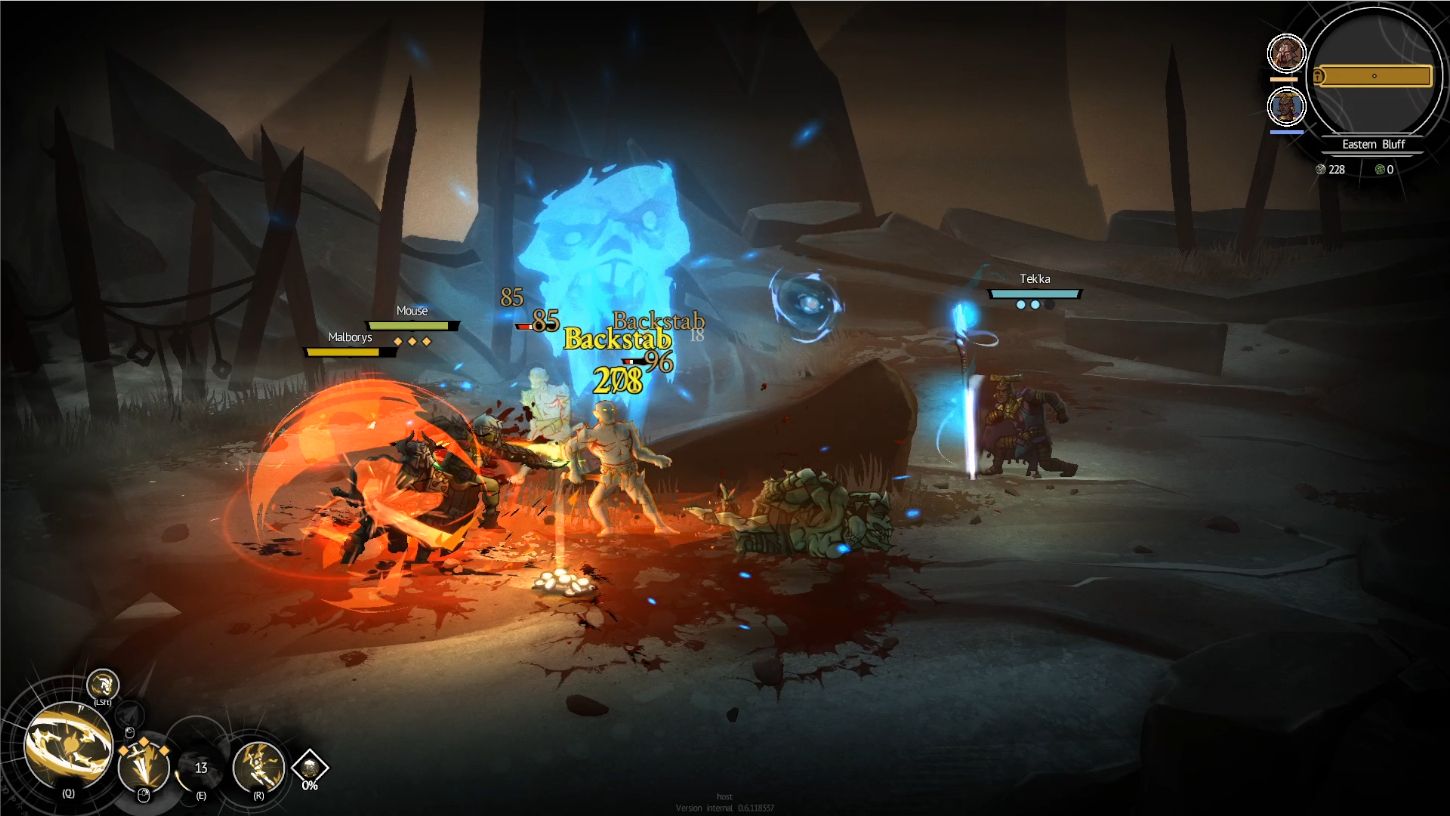This screenshot has width=1450, height=816.
Task: Click the Eastern Bluff location label
Action: (1374, 144)
